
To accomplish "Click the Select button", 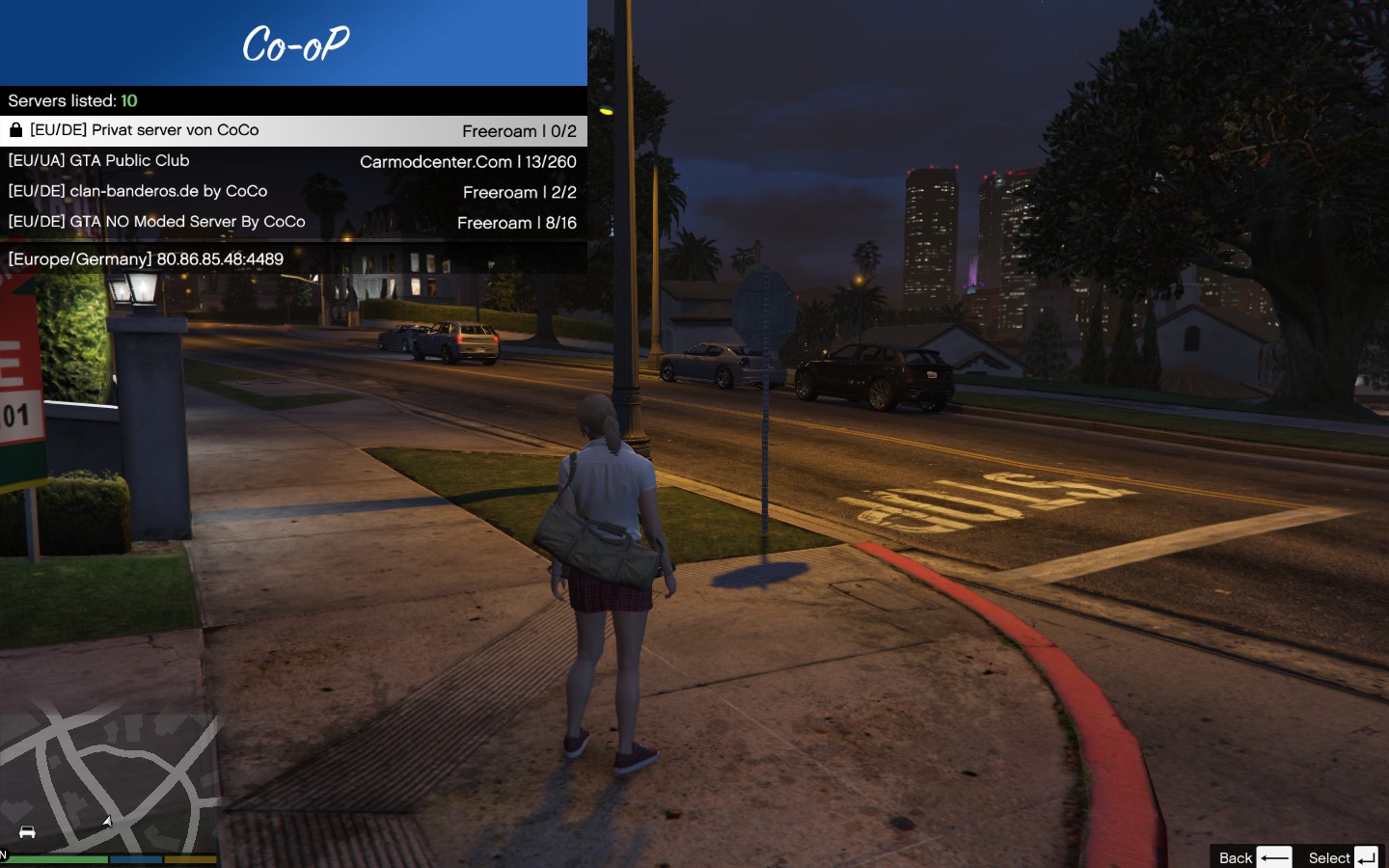I will click(1343, 857).
